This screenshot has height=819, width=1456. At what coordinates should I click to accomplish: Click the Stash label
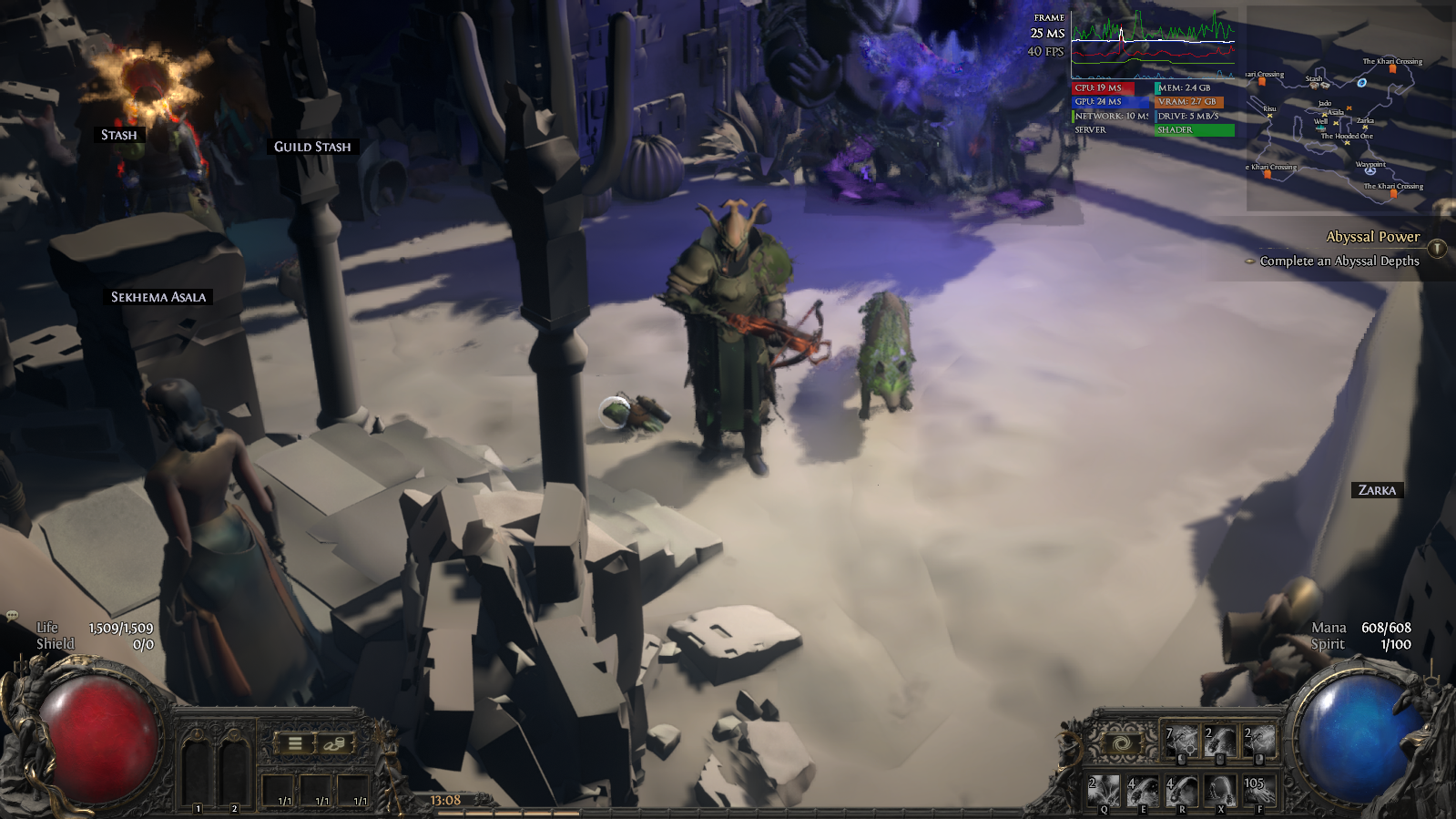coord(118,135)
